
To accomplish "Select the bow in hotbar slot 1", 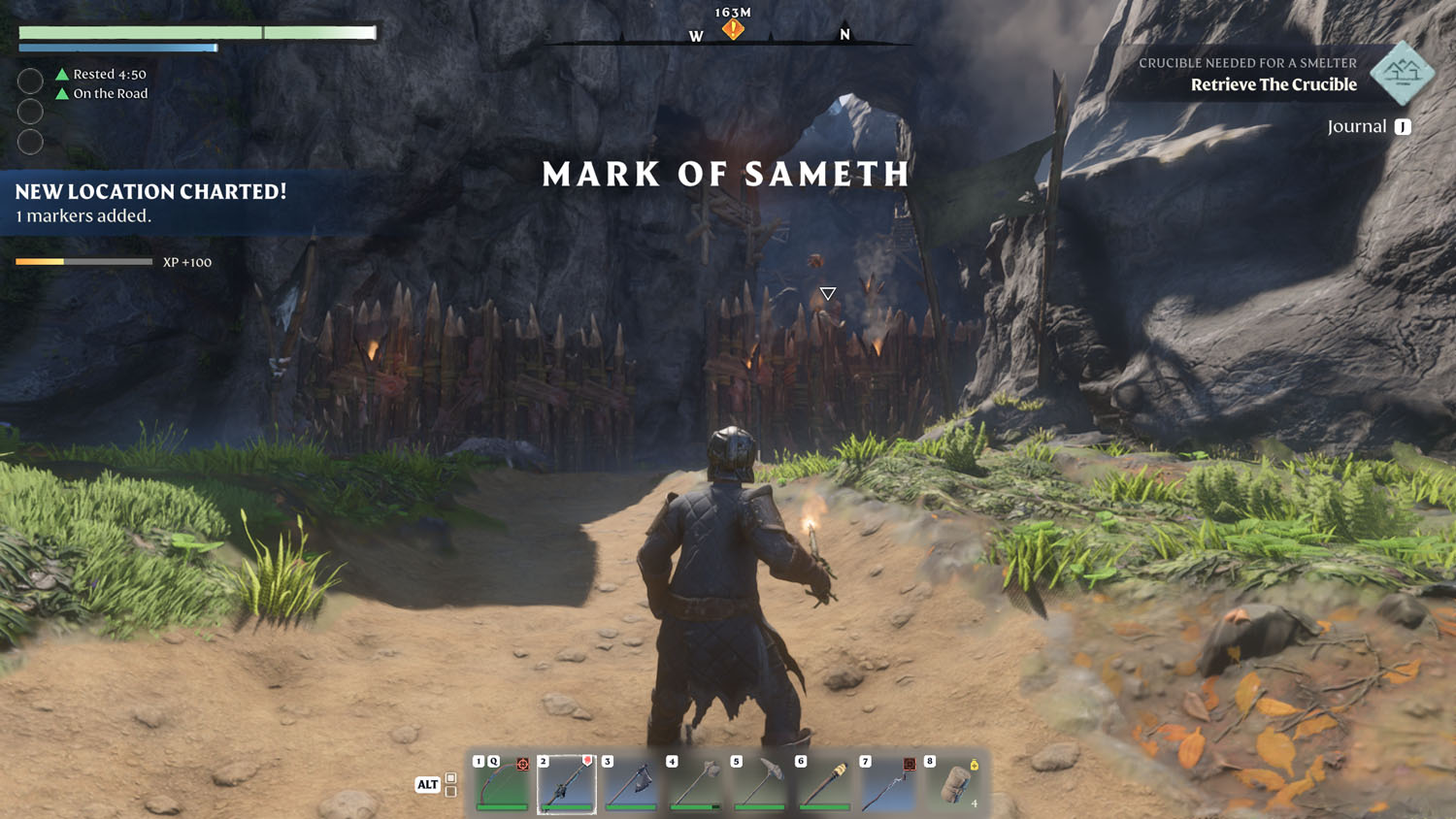I will pyautogui.click(x=502, y=786).
